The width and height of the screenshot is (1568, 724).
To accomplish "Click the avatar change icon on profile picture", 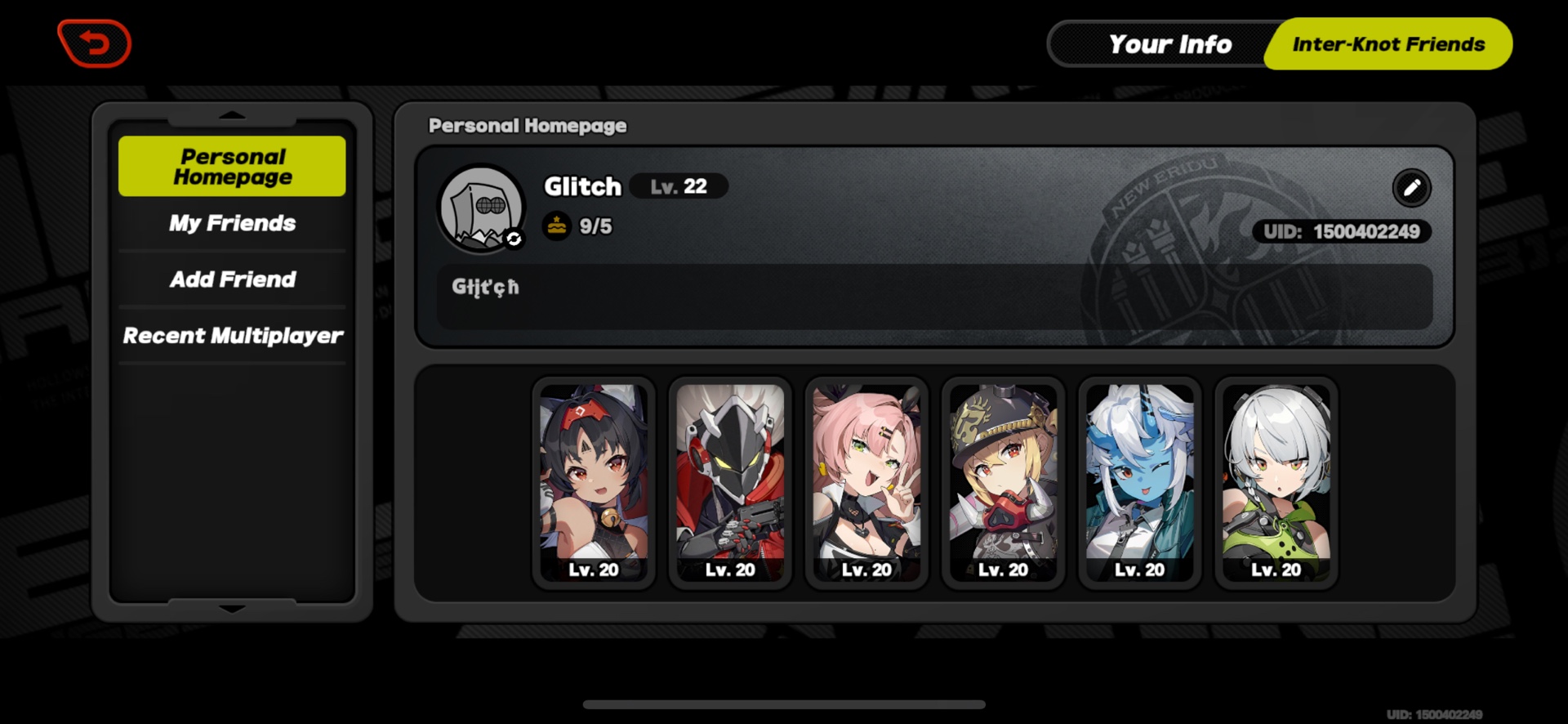I will (513, 238).
